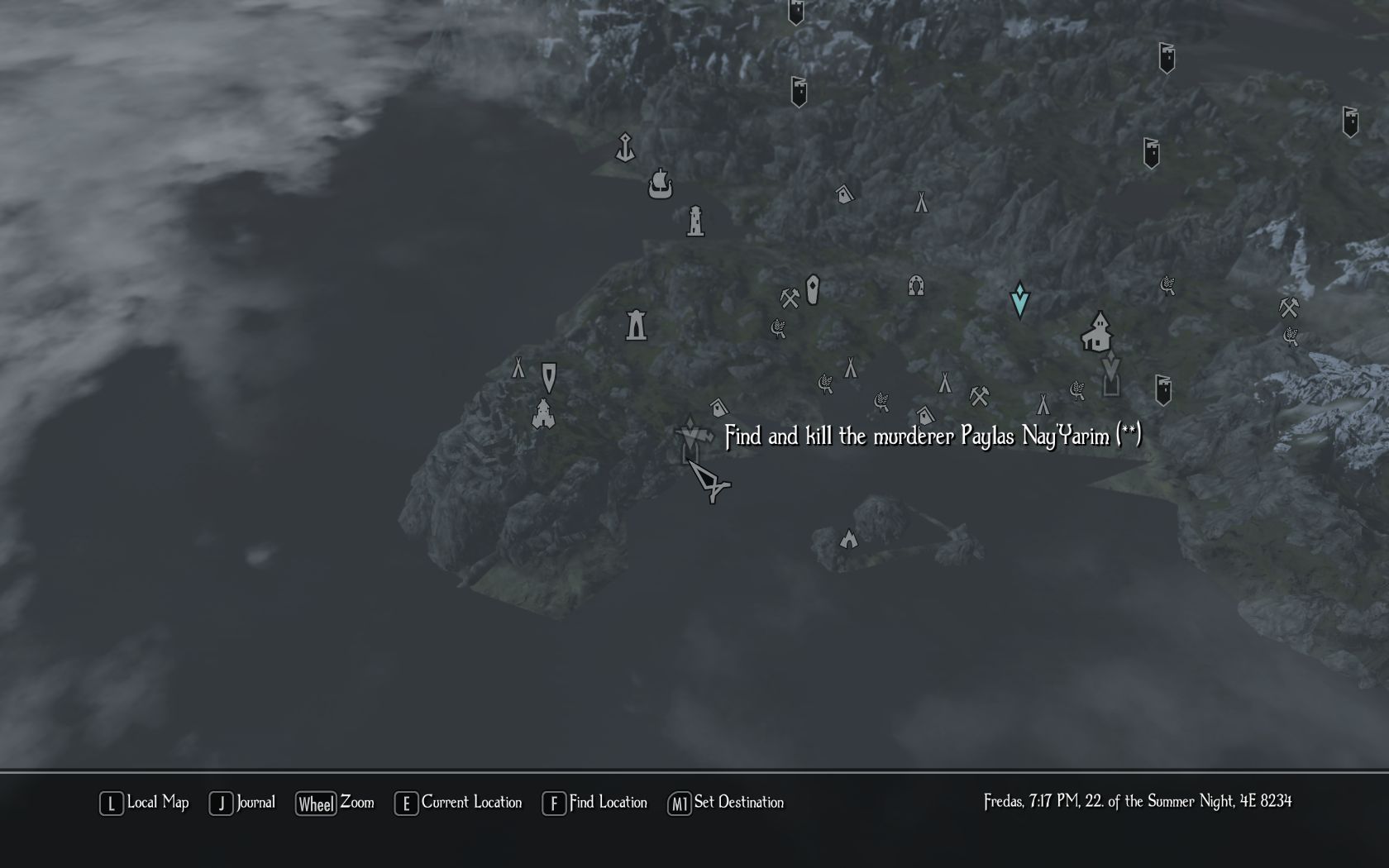Click the coffin-shaped crypt marker

point(813,289)
